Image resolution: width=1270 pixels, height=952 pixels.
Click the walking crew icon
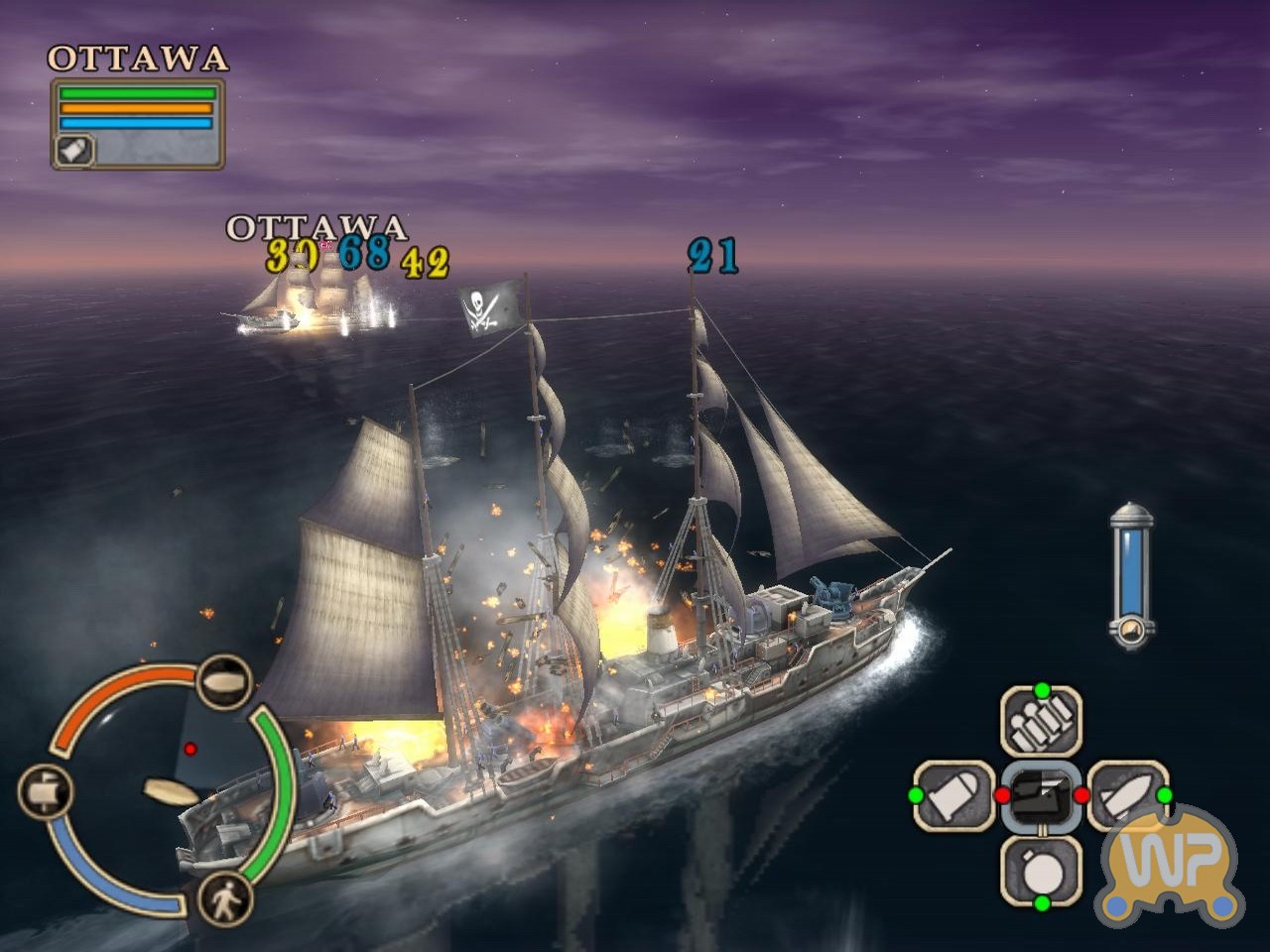225,900
